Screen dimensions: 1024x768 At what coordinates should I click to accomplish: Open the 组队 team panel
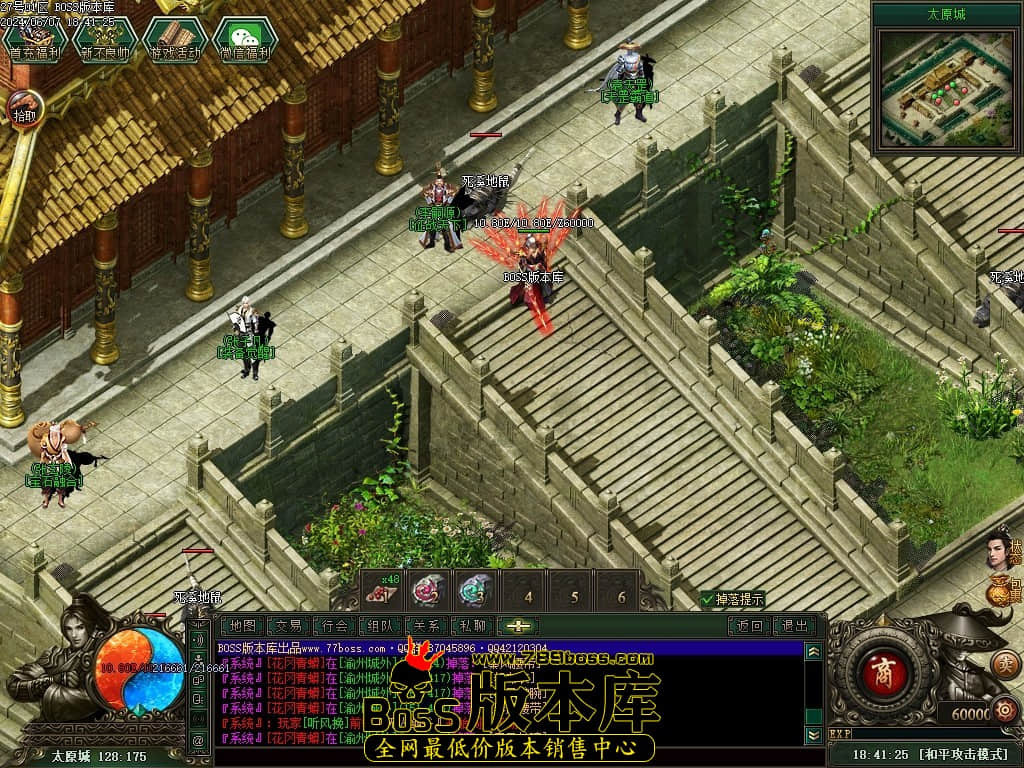[380, 626]
